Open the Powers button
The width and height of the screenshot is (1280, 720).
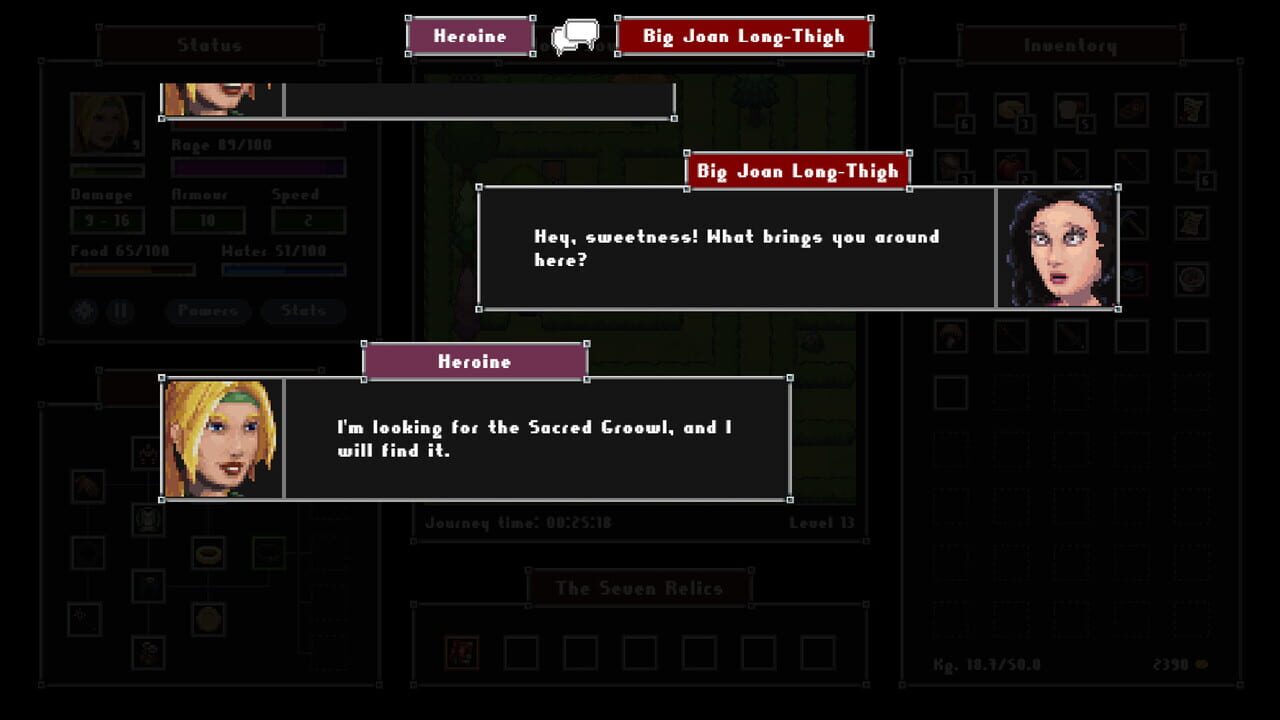tap(207, 311)
